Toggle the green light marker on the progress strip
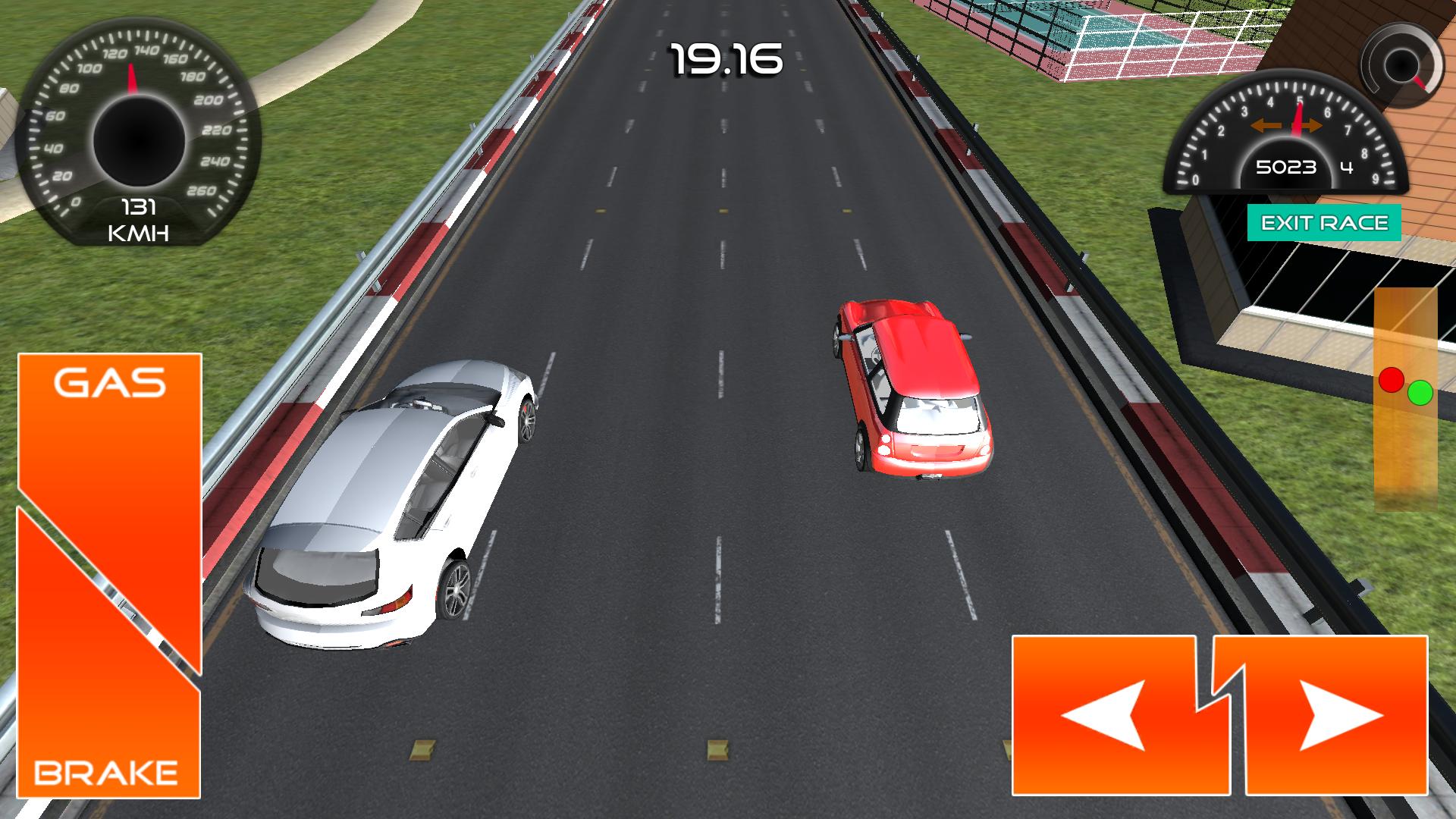 (x=1421, y=393)
